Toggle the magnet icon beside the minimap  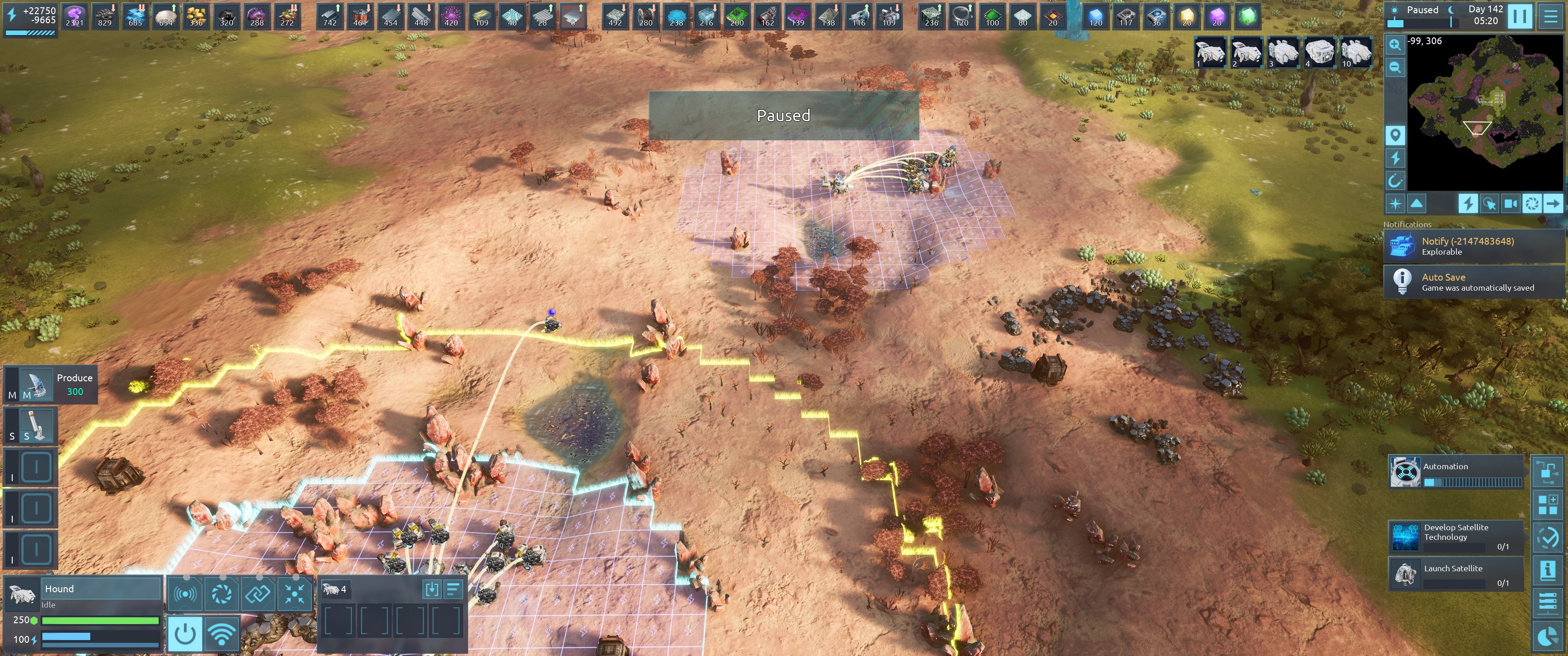(1394, 180)
